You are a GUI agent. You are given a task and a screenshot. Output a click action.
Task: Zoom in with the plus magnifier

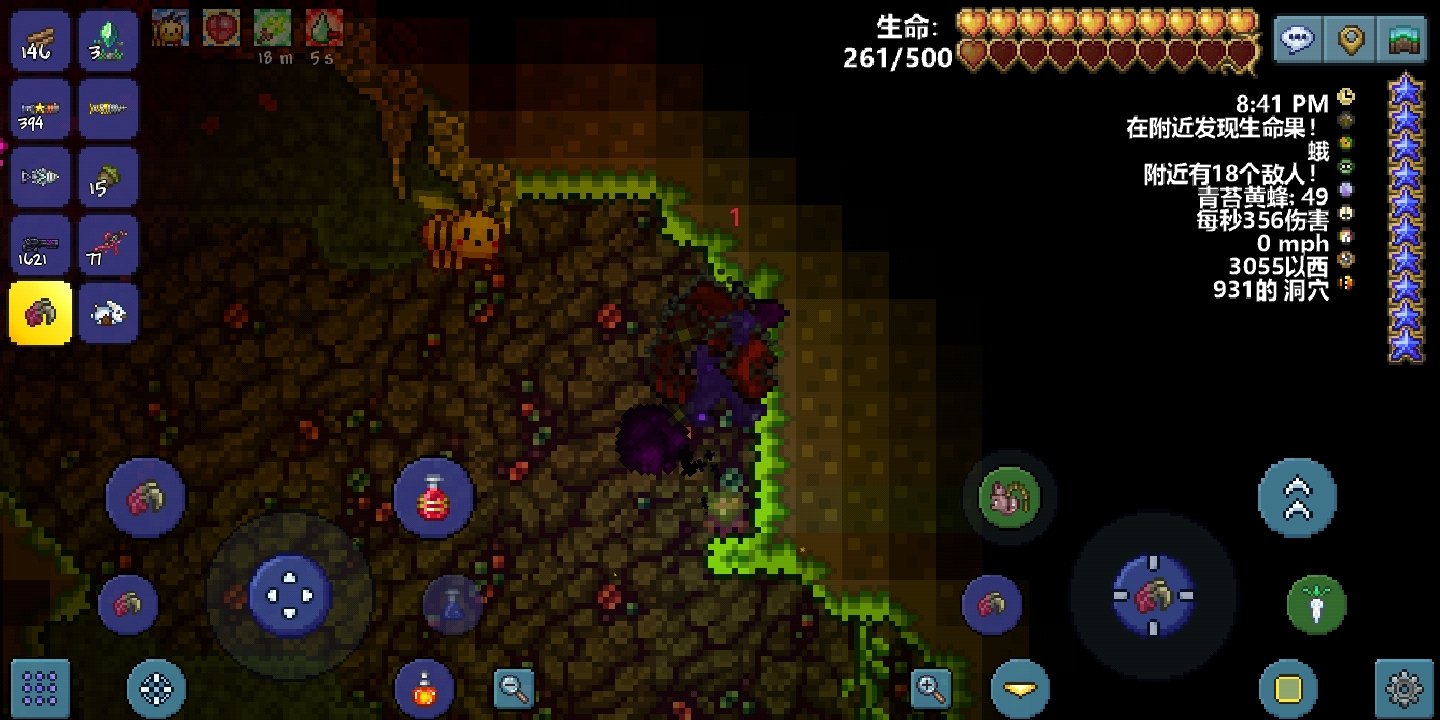931,688
